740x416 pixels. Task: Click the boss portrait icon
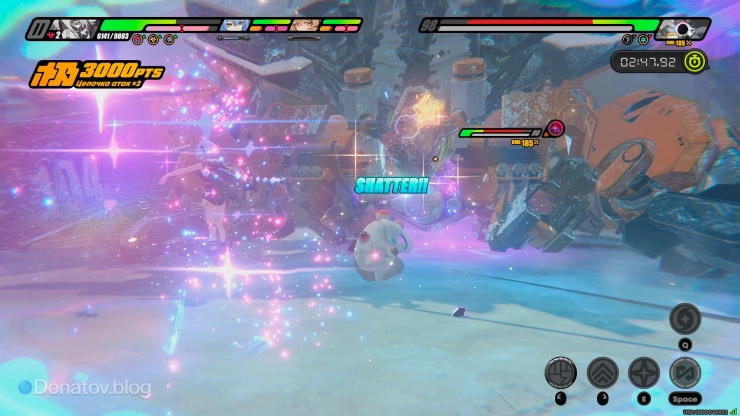[x=682, y=29]
